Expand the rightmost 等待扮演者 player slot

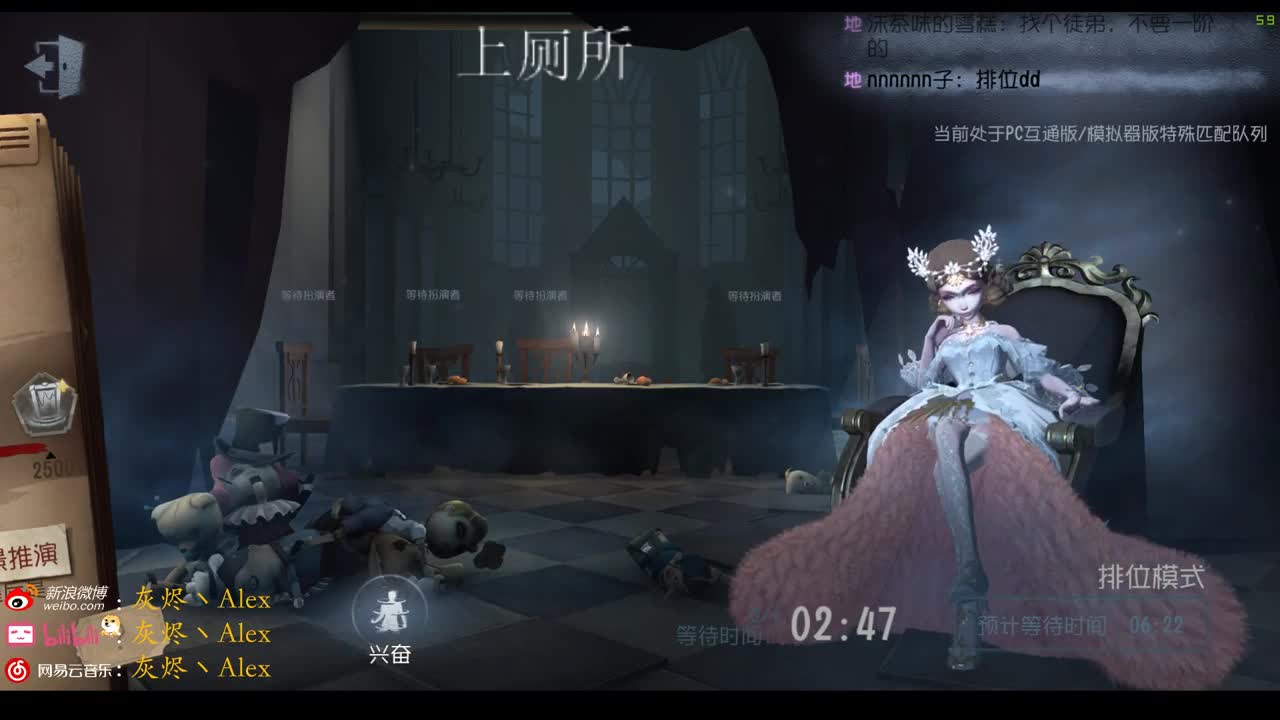point(755,295)
